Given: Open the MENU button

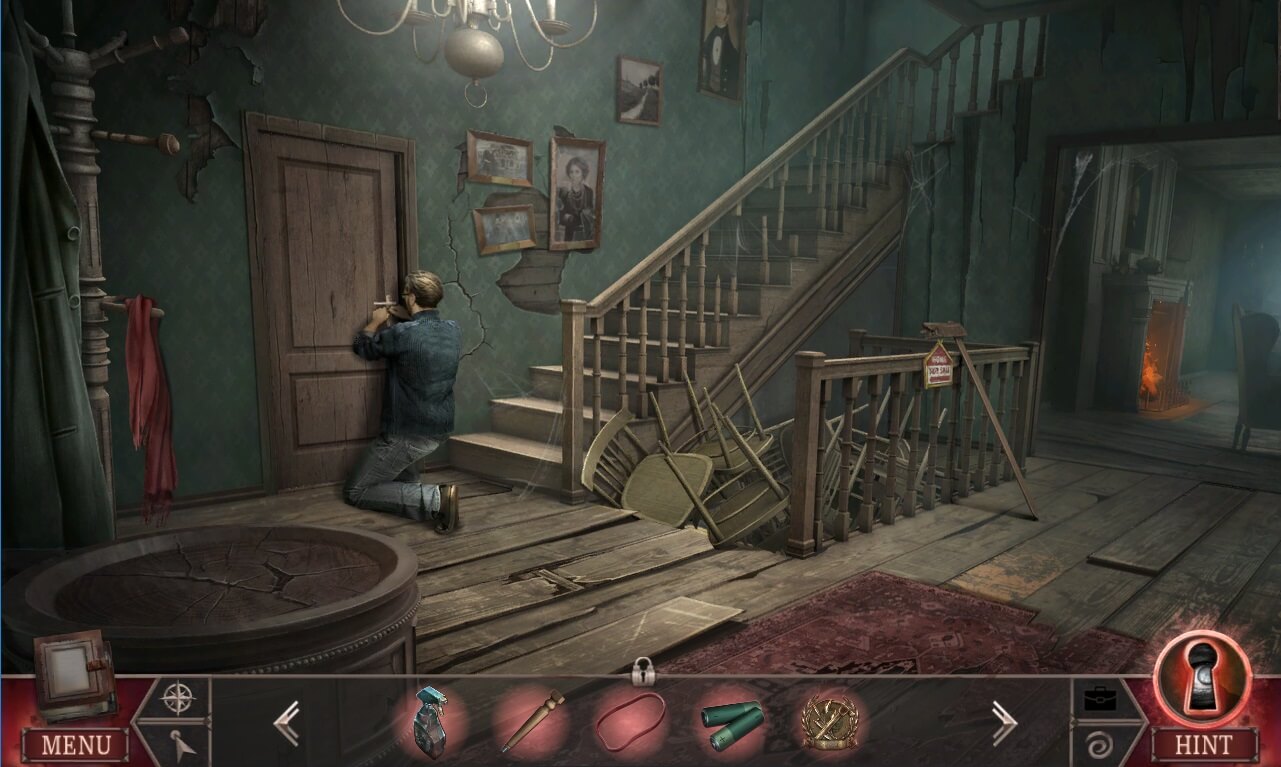Looking at the screenshot, I should click(x=76, y=745).
